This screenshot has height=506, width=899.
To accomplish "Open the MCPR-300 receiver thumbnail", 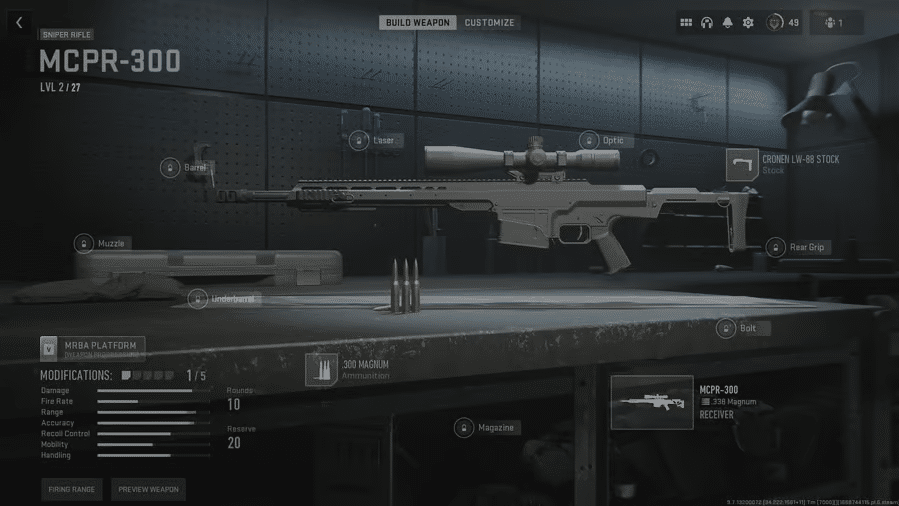I will pyautogui.click(x=652, y=402).
